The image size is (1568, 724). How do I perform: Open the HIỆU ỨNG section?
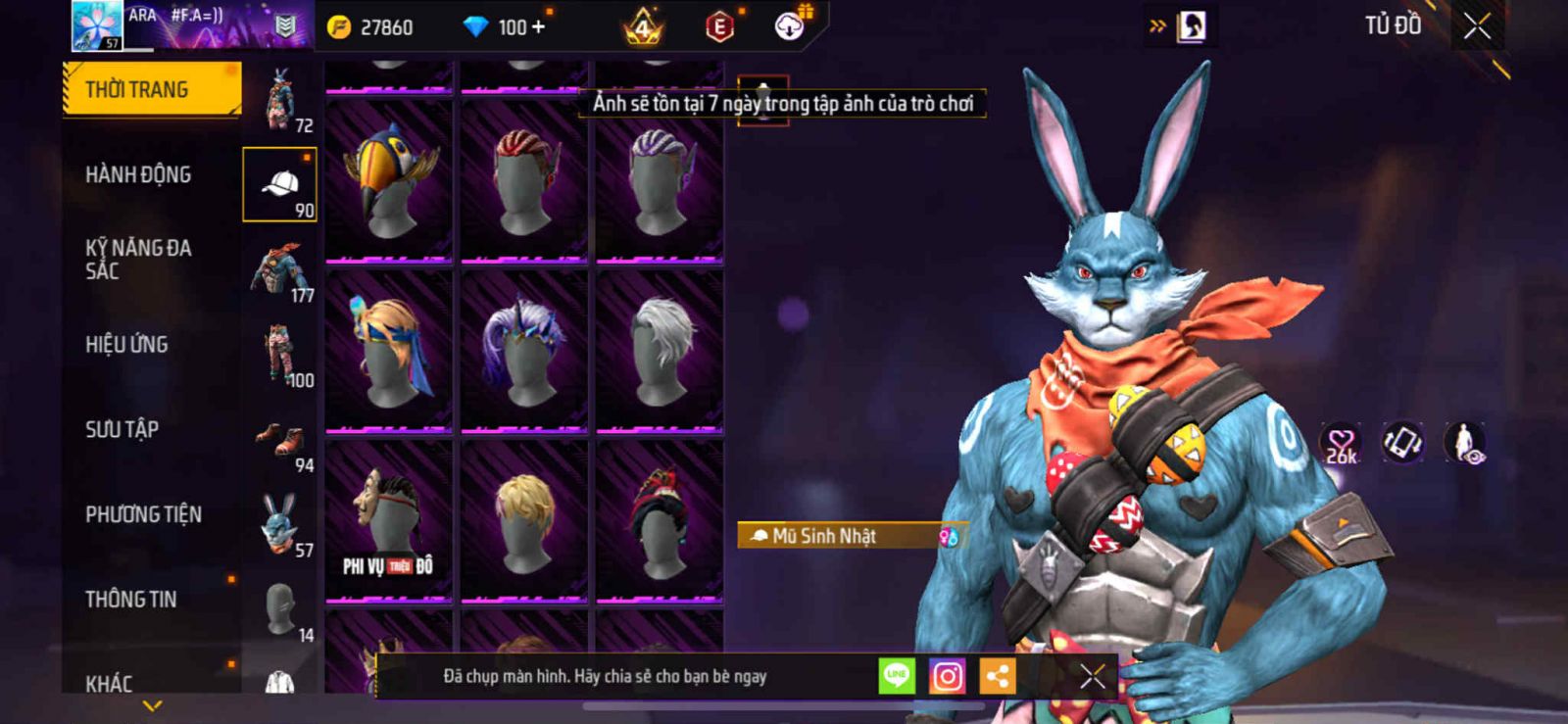(x=126, y=344)
